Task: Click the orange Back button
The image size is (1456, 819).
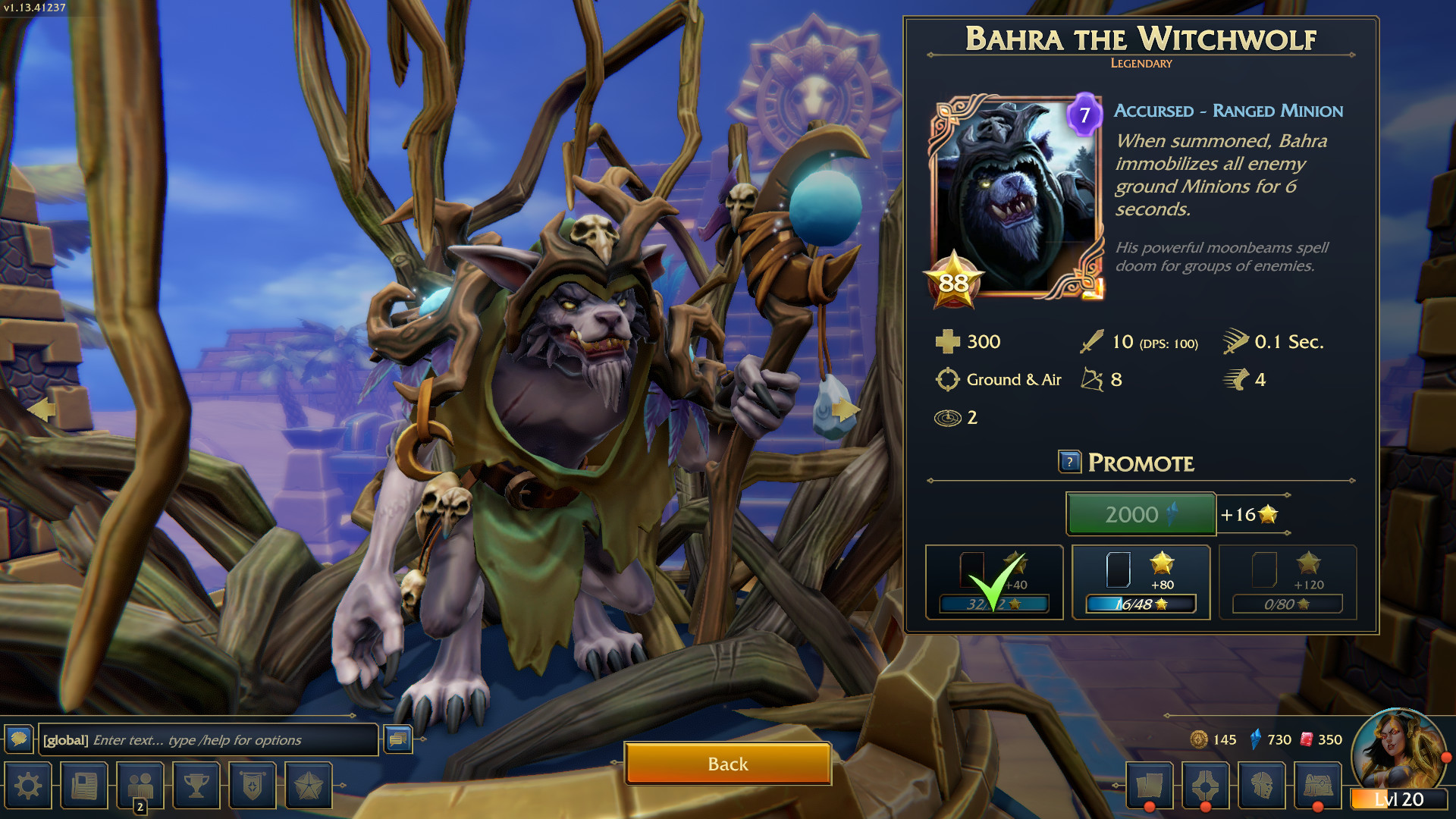Action: tap(728, 764)
